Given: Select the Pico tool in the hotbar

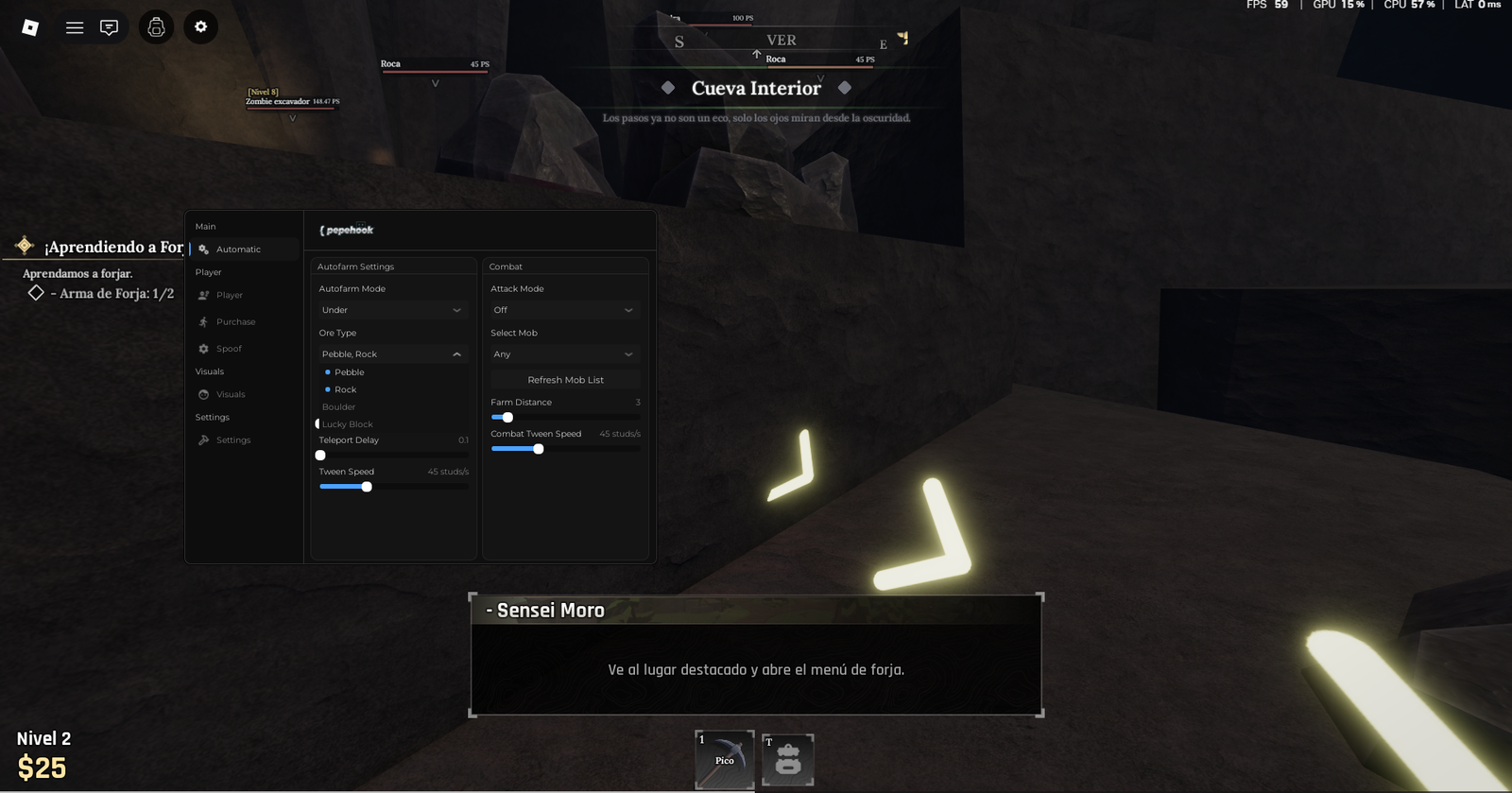Looking at the screenshot, I should (724, 760).
